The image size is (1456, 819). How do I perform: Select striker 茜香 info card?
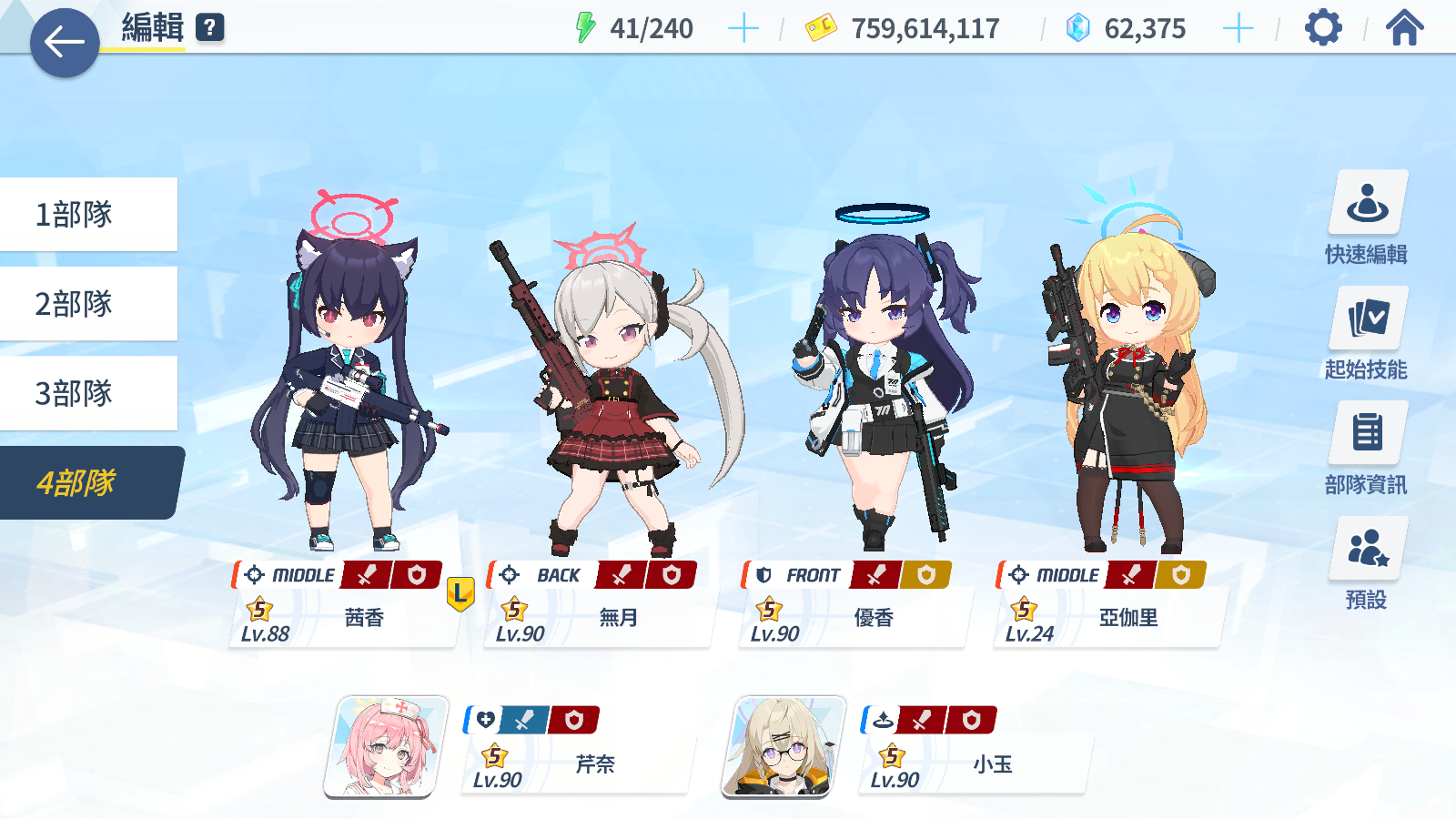click(343, 616)
